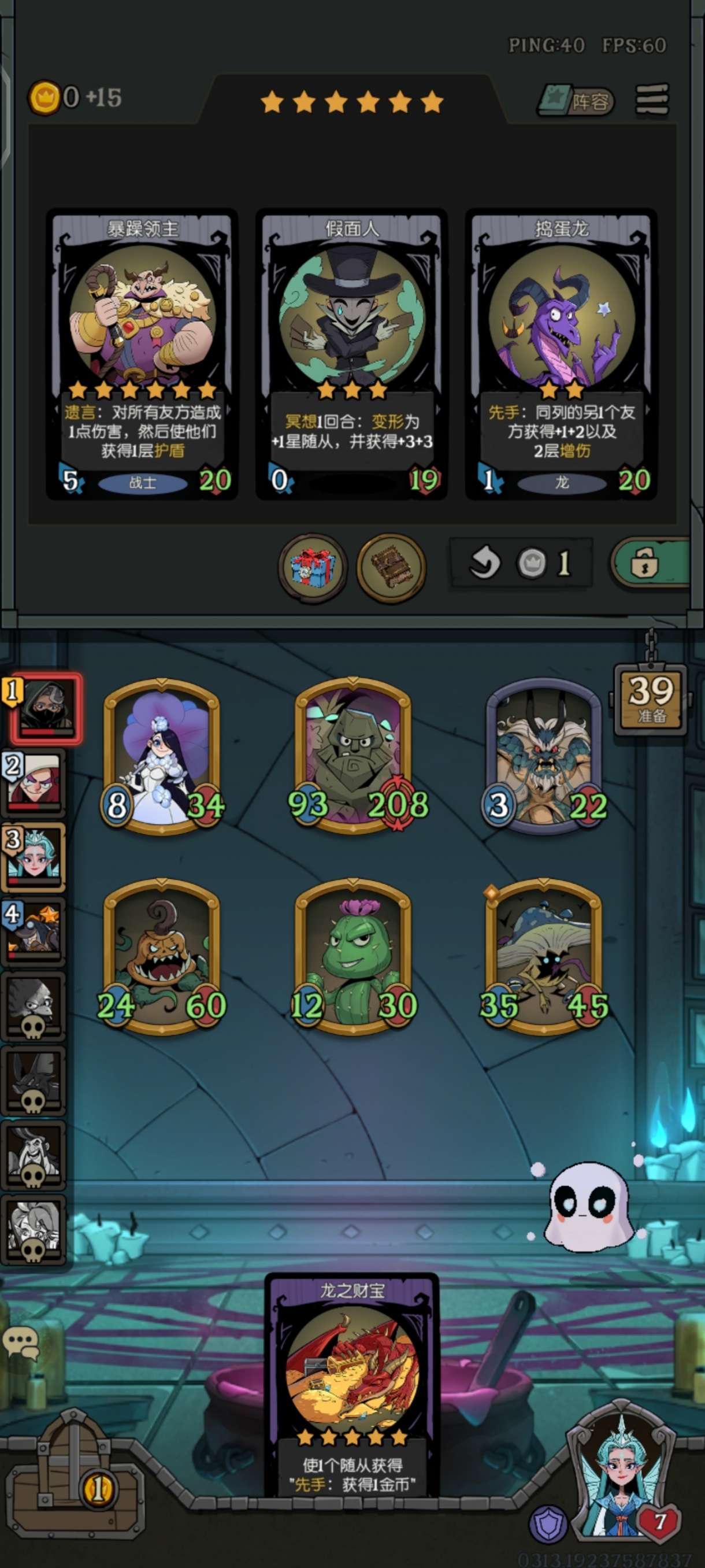Image resolution: width=705 pixels, height=1568 pixels.
Task: Open the hamburger menu
Action: tap(652, 99)
